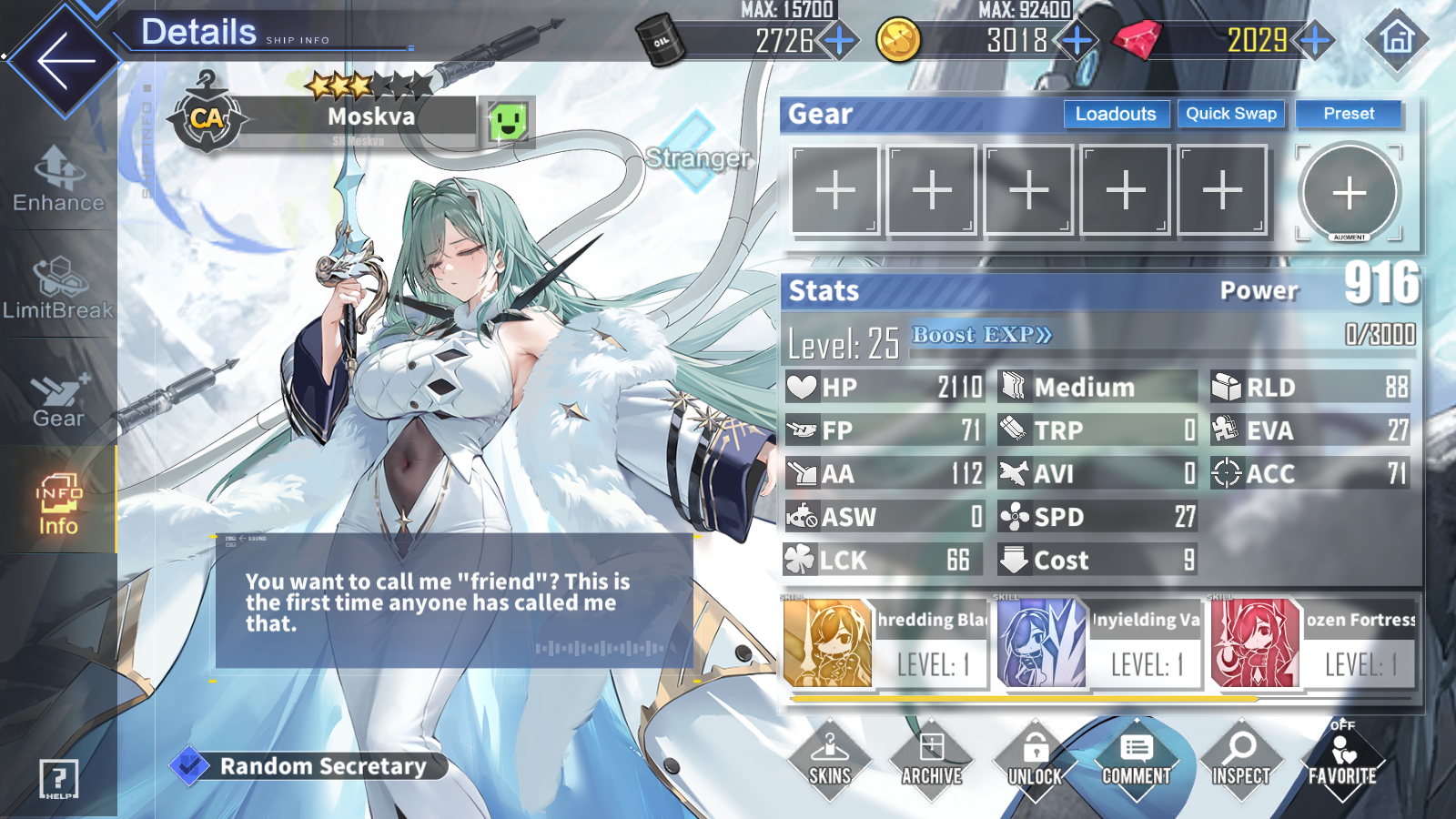The height and width of the screenshot is (819, 1456).
Task: Toggle the Favorite button
Action: (1342, 761)
